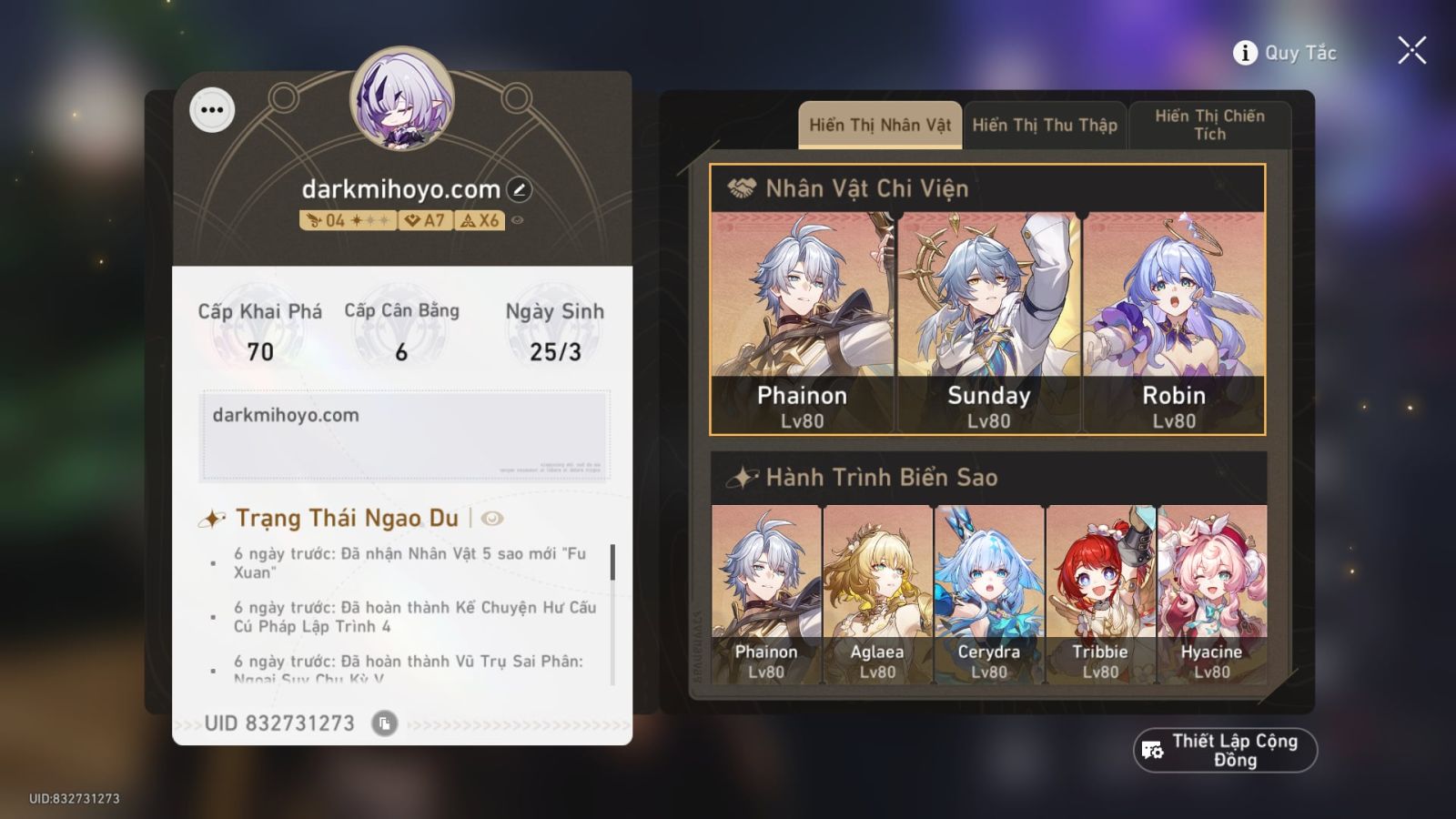Screen dimensions: 1456x819
Task: Switch to the Hiển Thị Chiến Tích tab
Action: click(1209, 125)
